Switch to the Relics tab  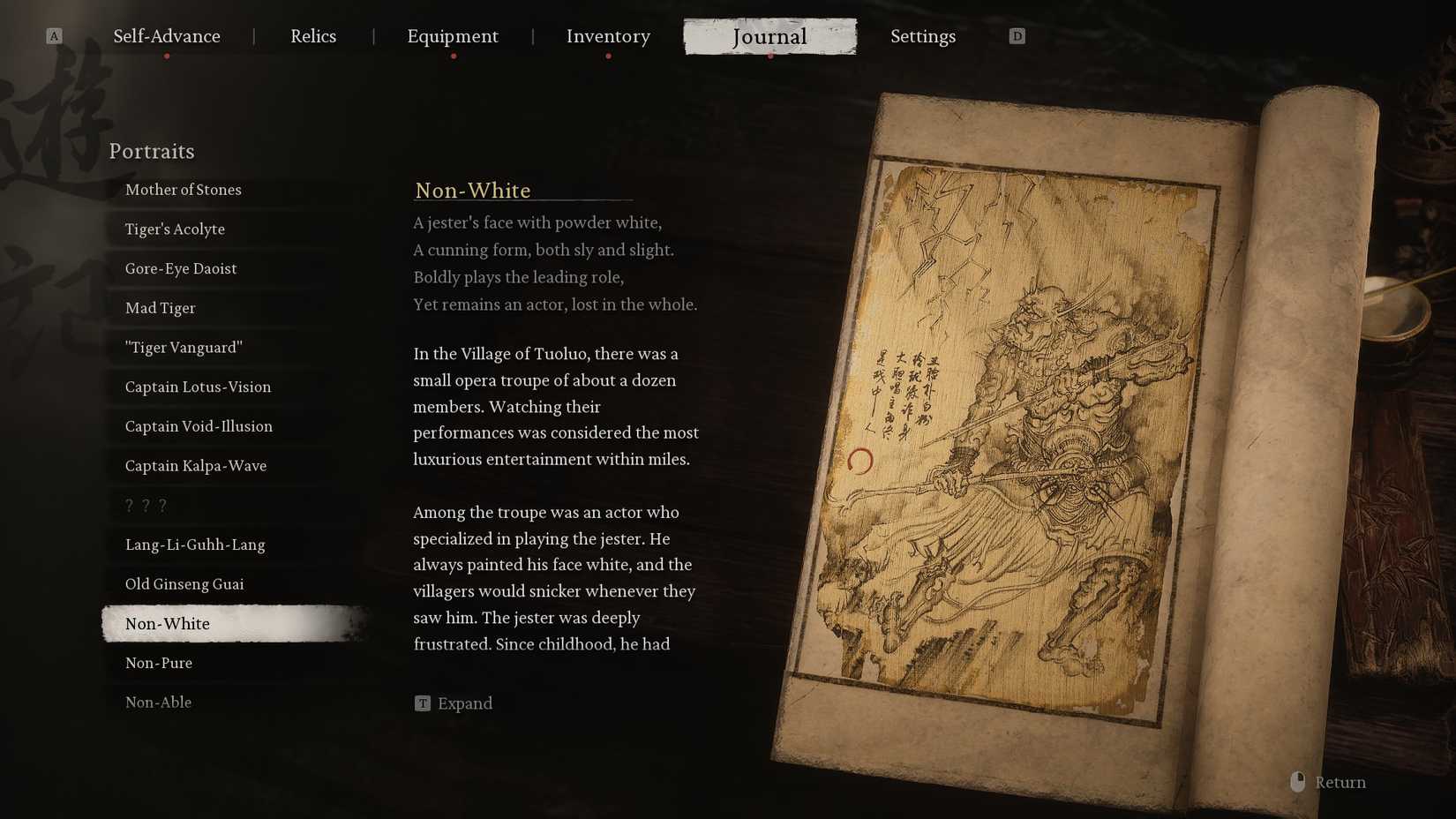click(313, 36)
